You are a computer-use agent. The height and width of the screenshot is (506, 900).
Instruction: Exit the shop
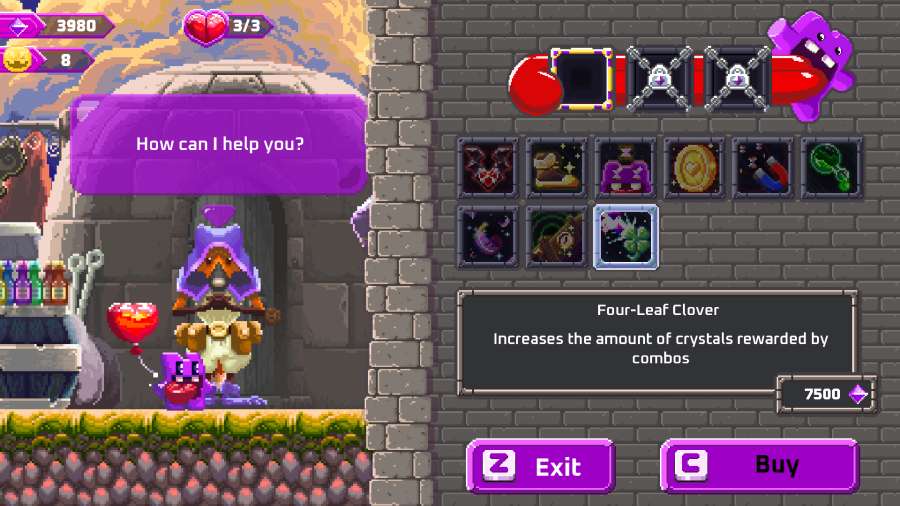541,466
